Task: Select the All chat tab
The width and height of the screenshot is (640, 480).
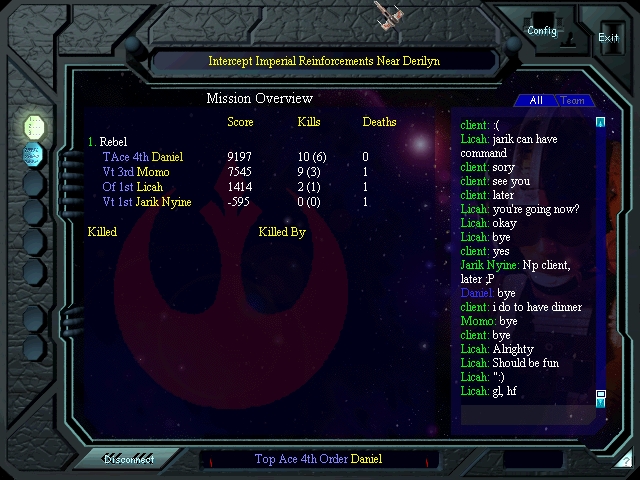Action: 536,100
